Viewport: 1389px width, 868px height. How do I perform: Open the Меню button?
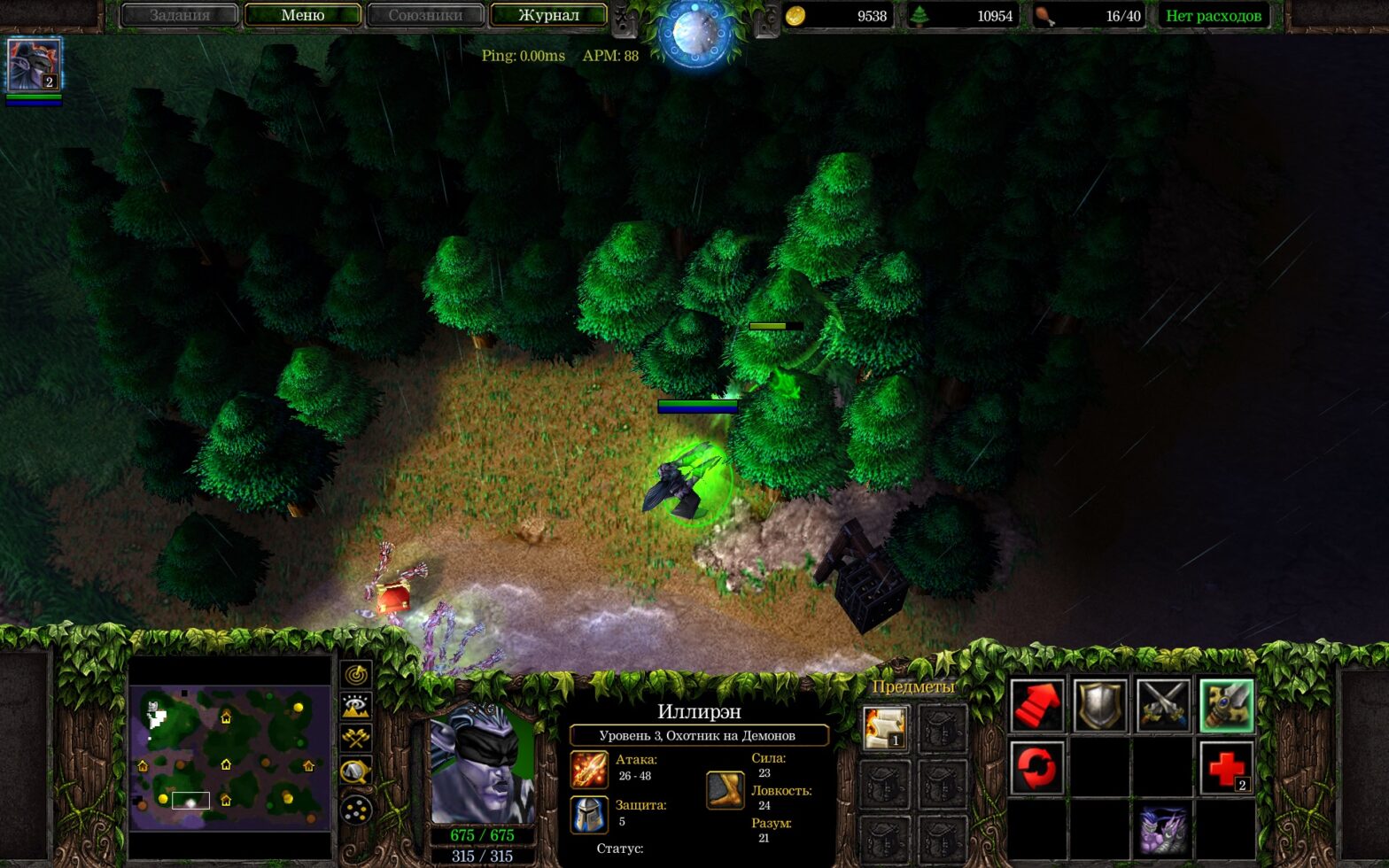302,15
